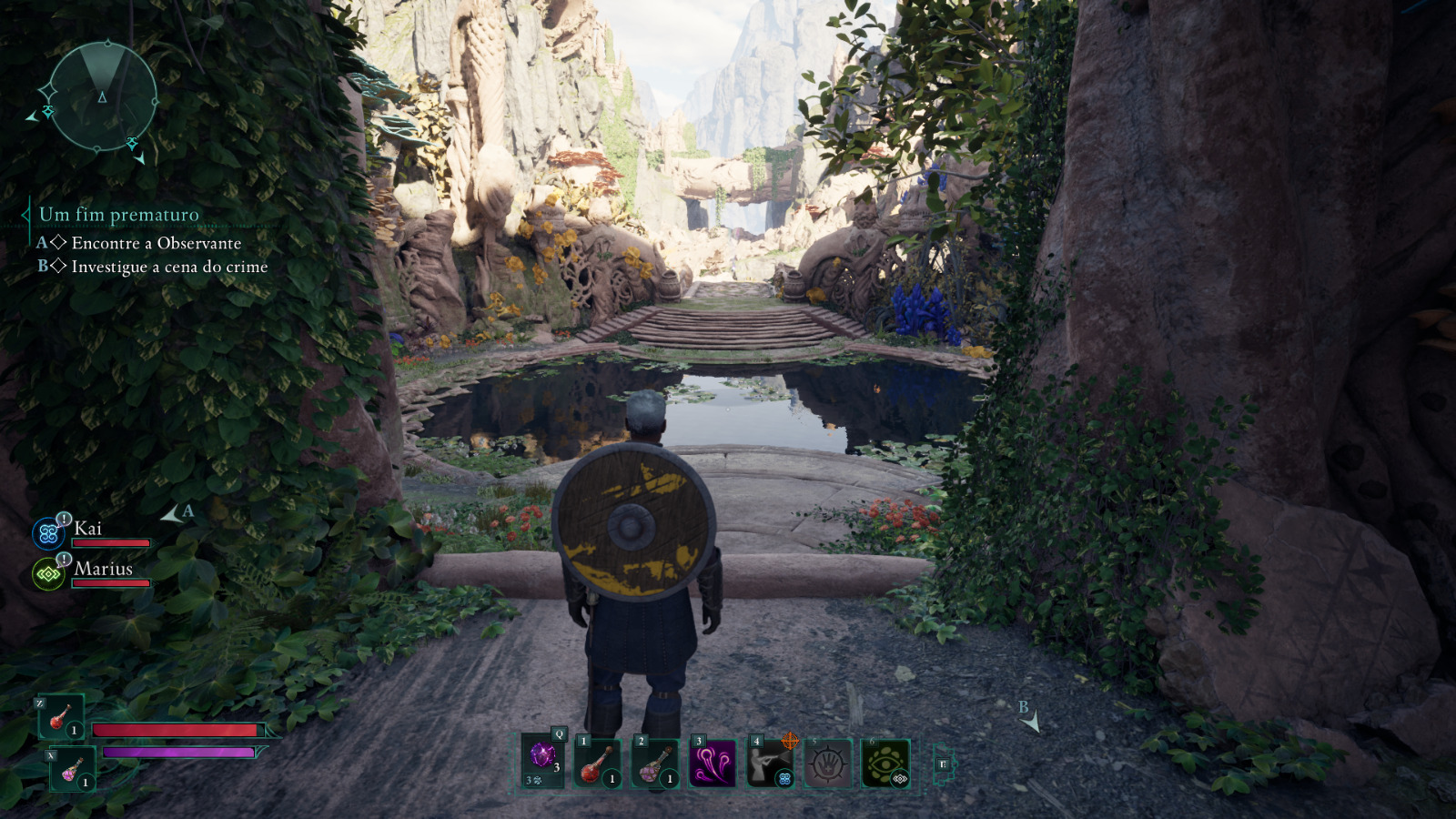1456x819 pixels.
Task: Activate the purple orb grenade slot
Action: [x=543, y=759]
